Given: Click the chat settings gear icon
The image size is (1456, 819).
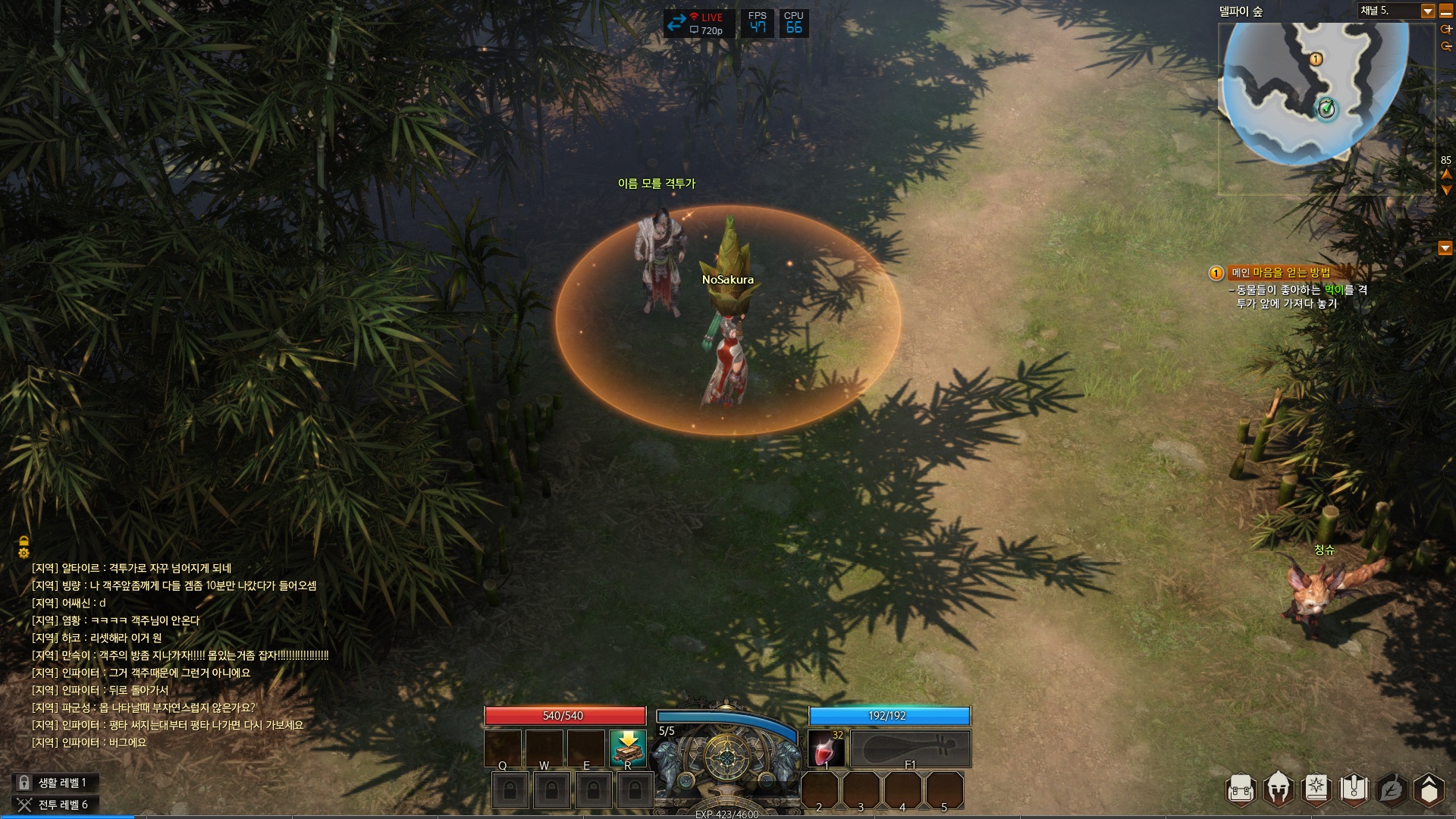Looking at the screenshot, I should 24,554.
